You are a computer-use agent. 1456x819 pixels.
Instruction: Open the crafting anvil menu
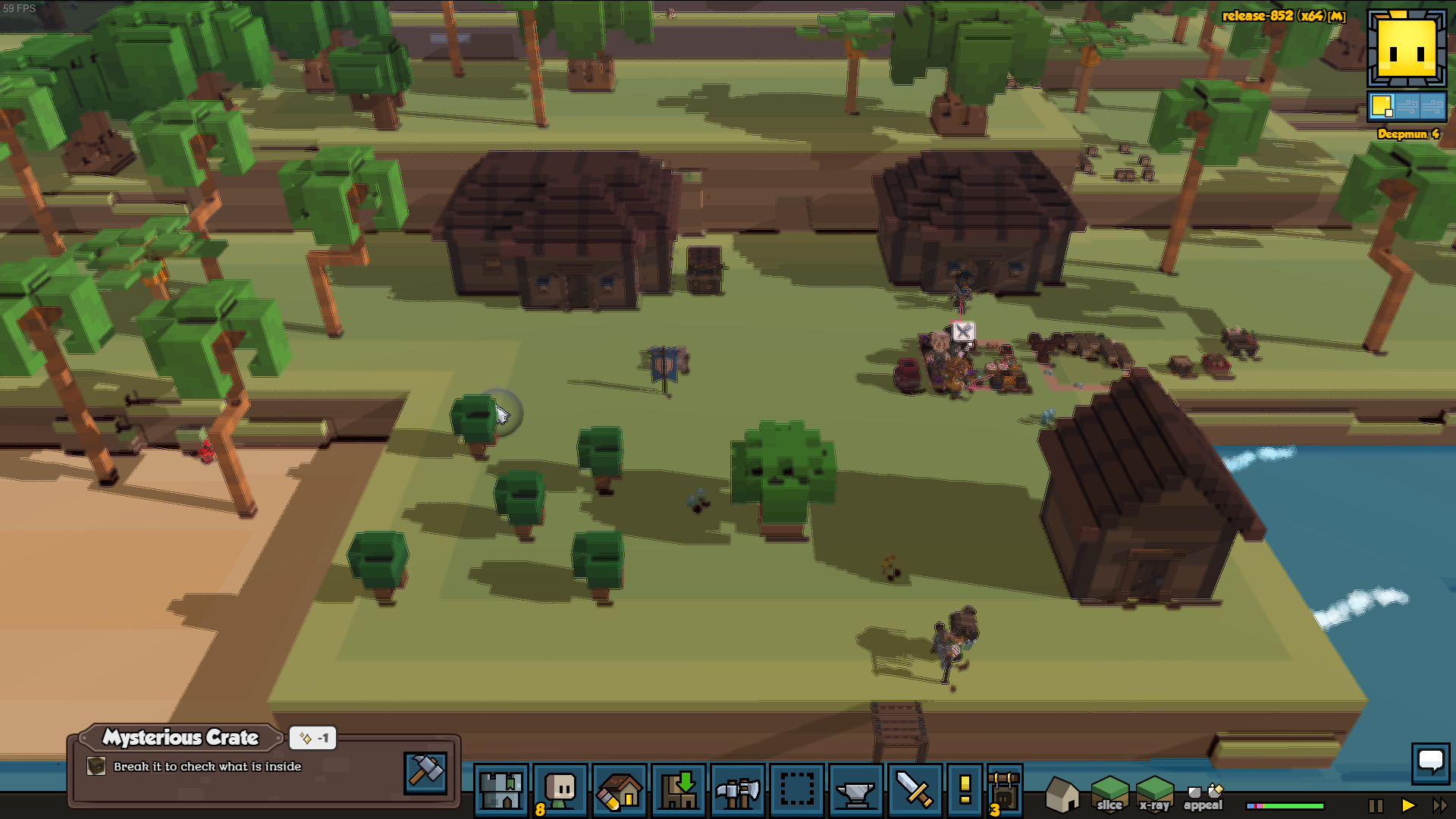point(856,790)
